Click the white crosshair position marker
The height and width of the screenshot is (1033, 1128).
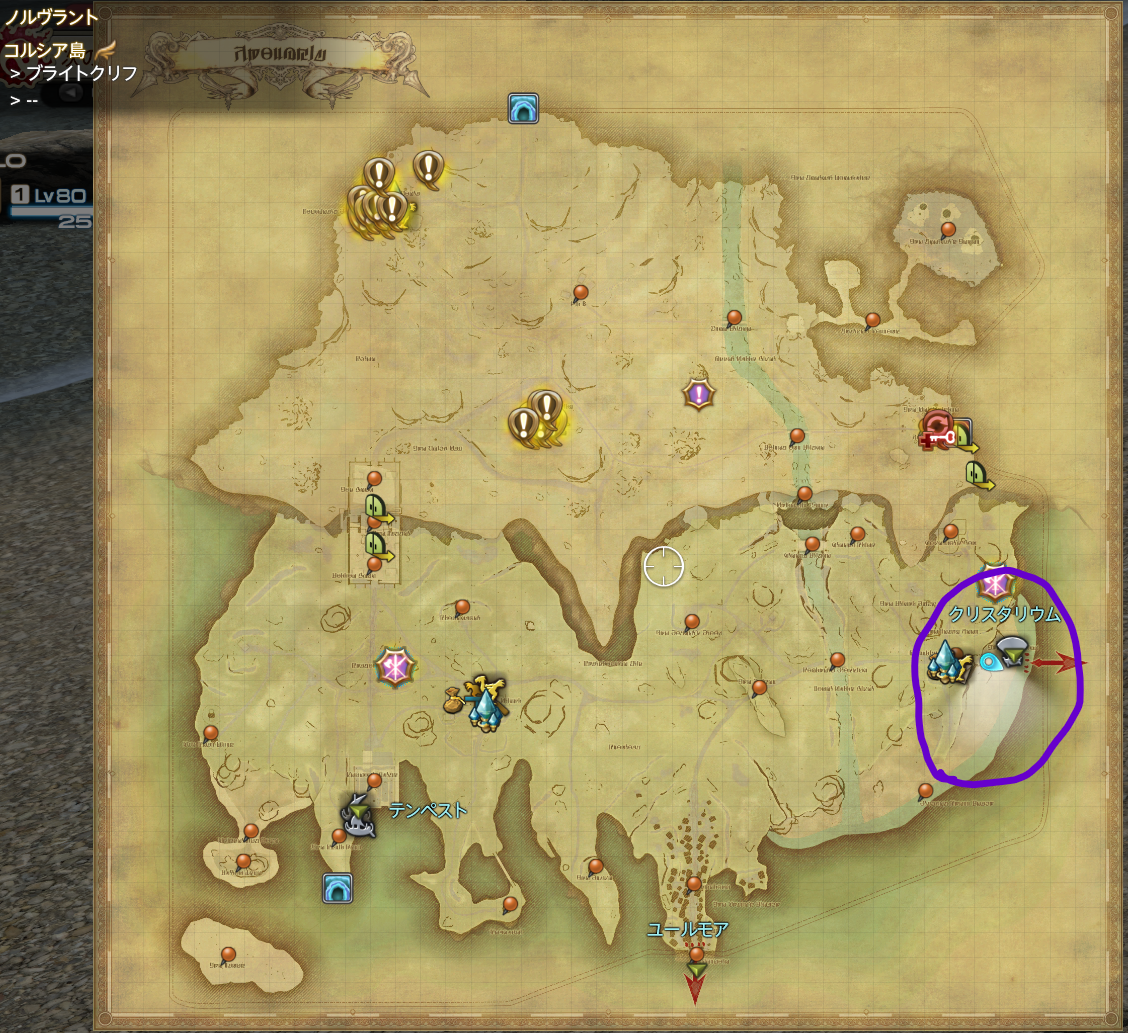point(663,566)
